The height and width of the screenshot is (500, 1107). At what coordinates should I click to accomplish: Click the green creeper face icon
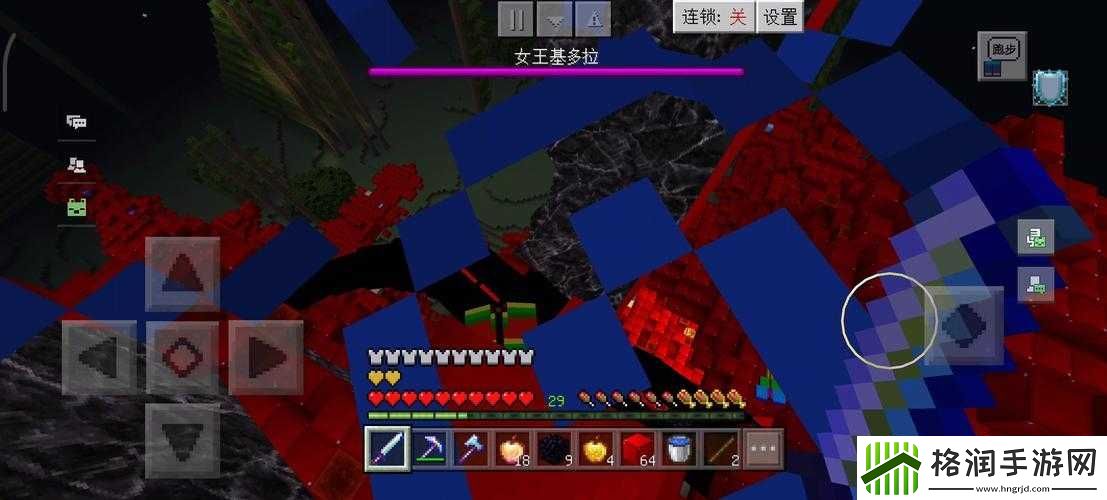[77, 208]
